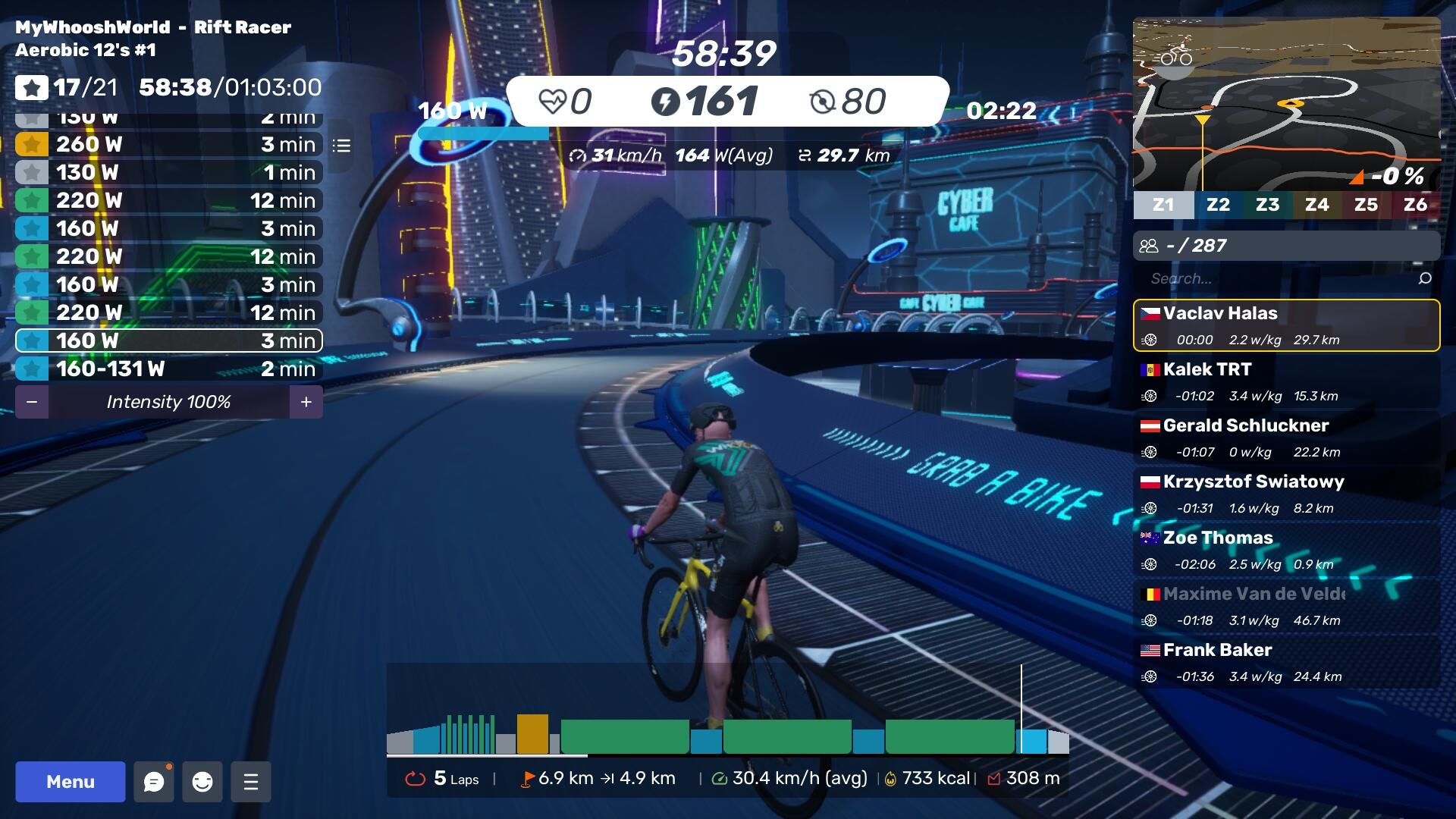Screen dimensions: 1456x819
Task: Click the rider Search field
Action: 1282,278
